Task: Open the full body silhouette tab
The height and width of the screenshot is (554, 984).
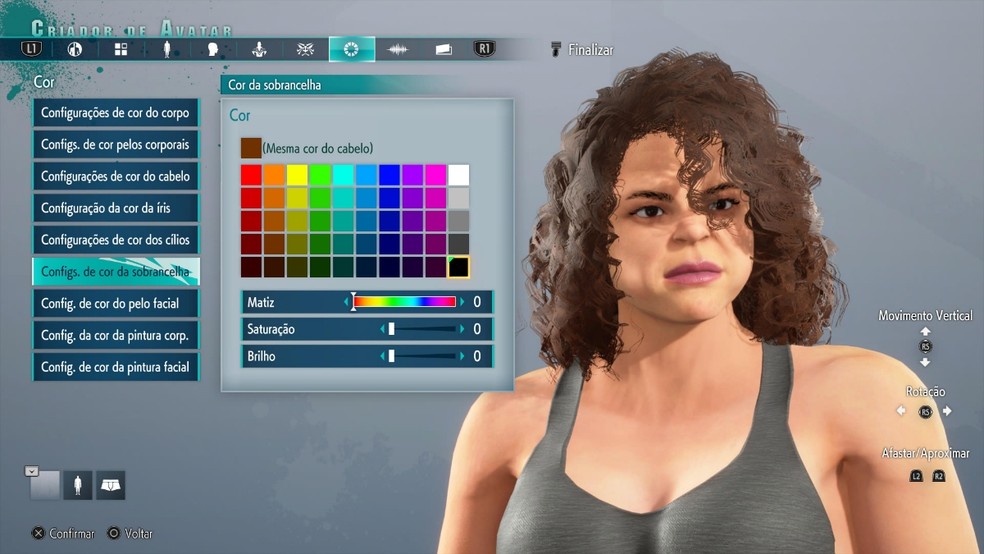Action: (x=166, y=49)
